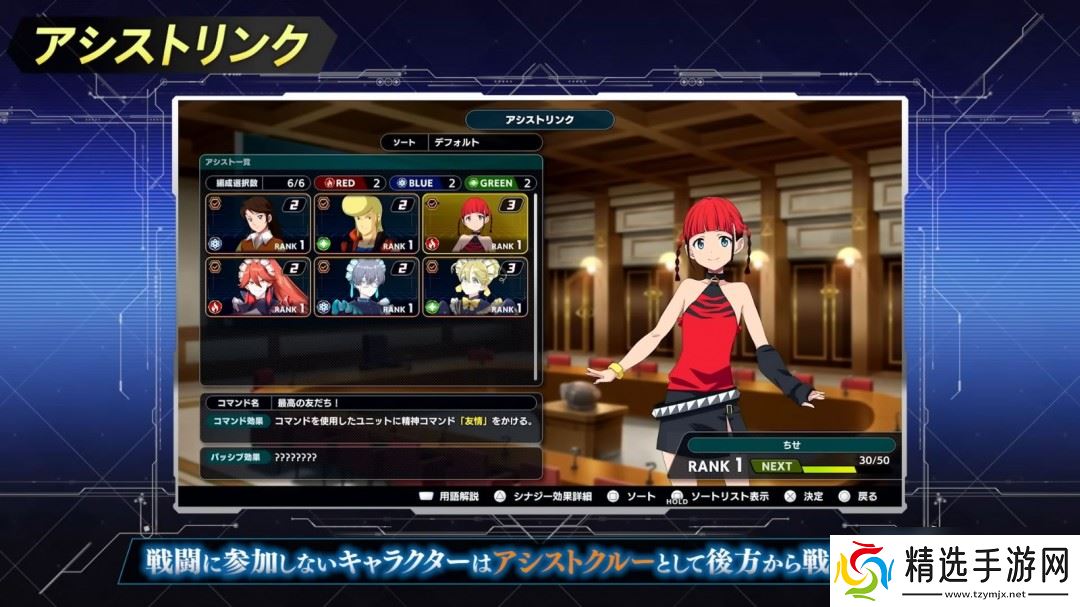1080x607 pixels.
Task: Select the highlighted red-haired Chise card
Action: coord(475,222)
